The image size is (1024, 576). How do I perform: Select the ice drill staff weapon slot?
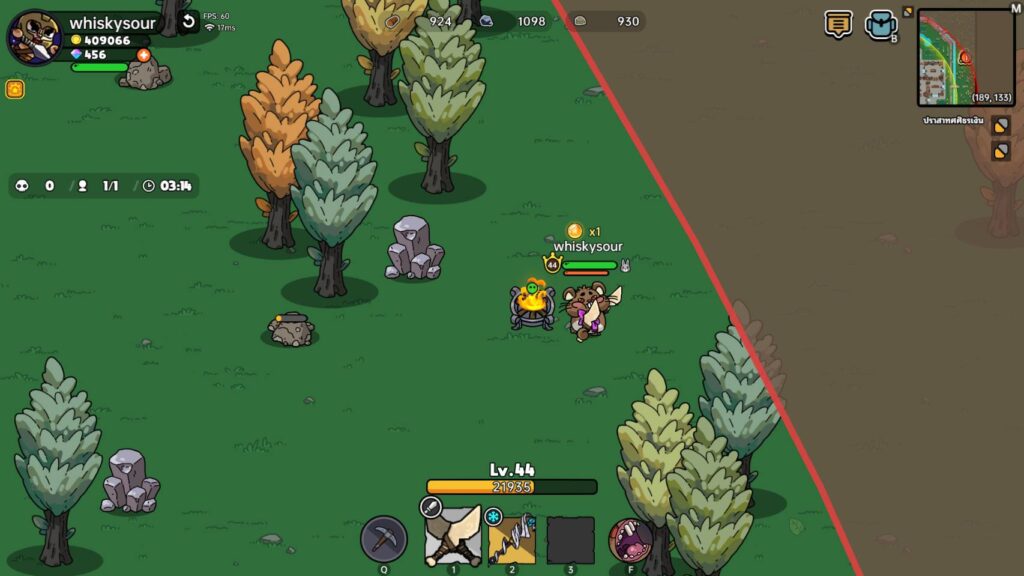(x=512, y=540)
